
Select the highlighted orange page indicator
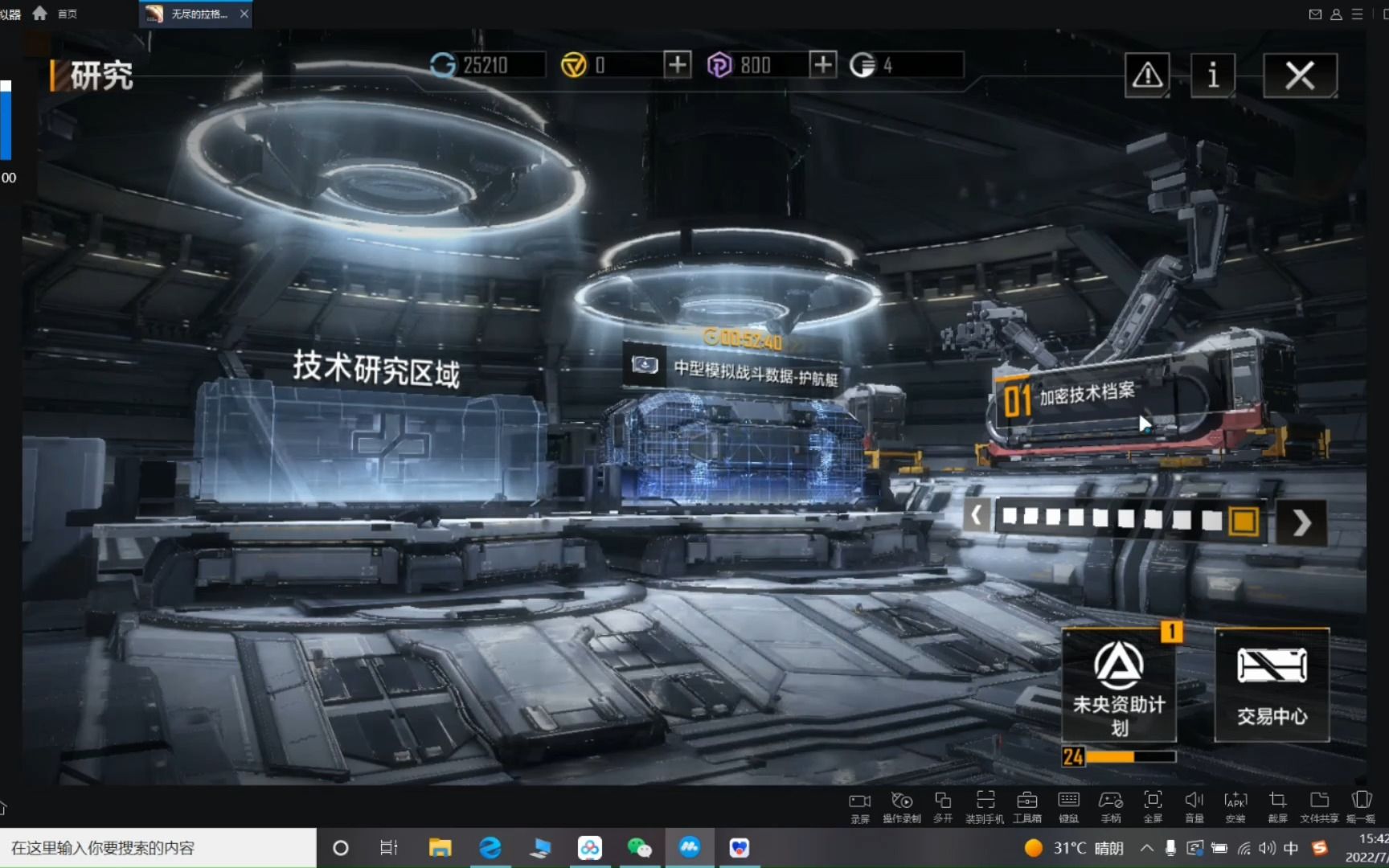[1244, 521]
